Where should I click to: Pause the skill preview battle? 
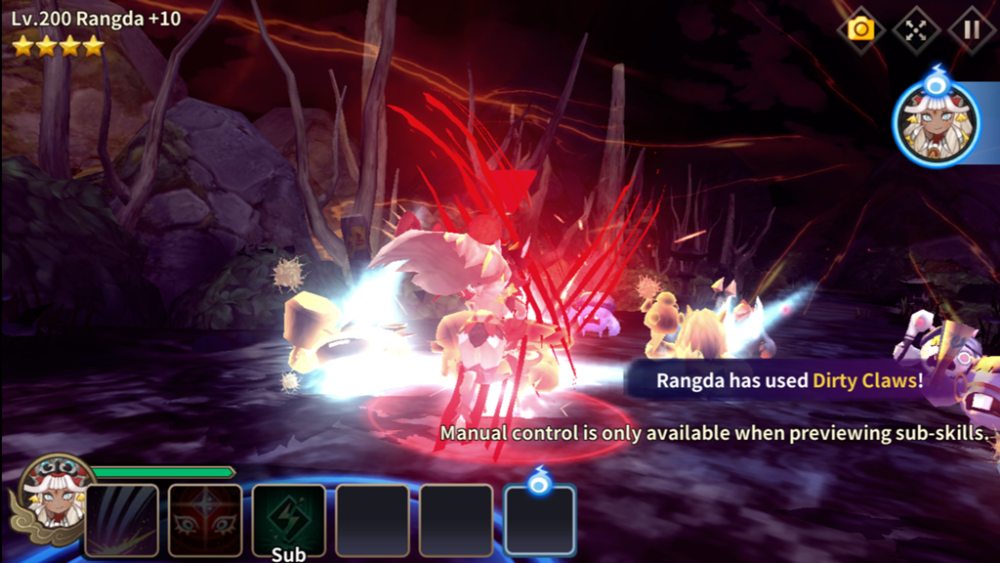(970, 29)
